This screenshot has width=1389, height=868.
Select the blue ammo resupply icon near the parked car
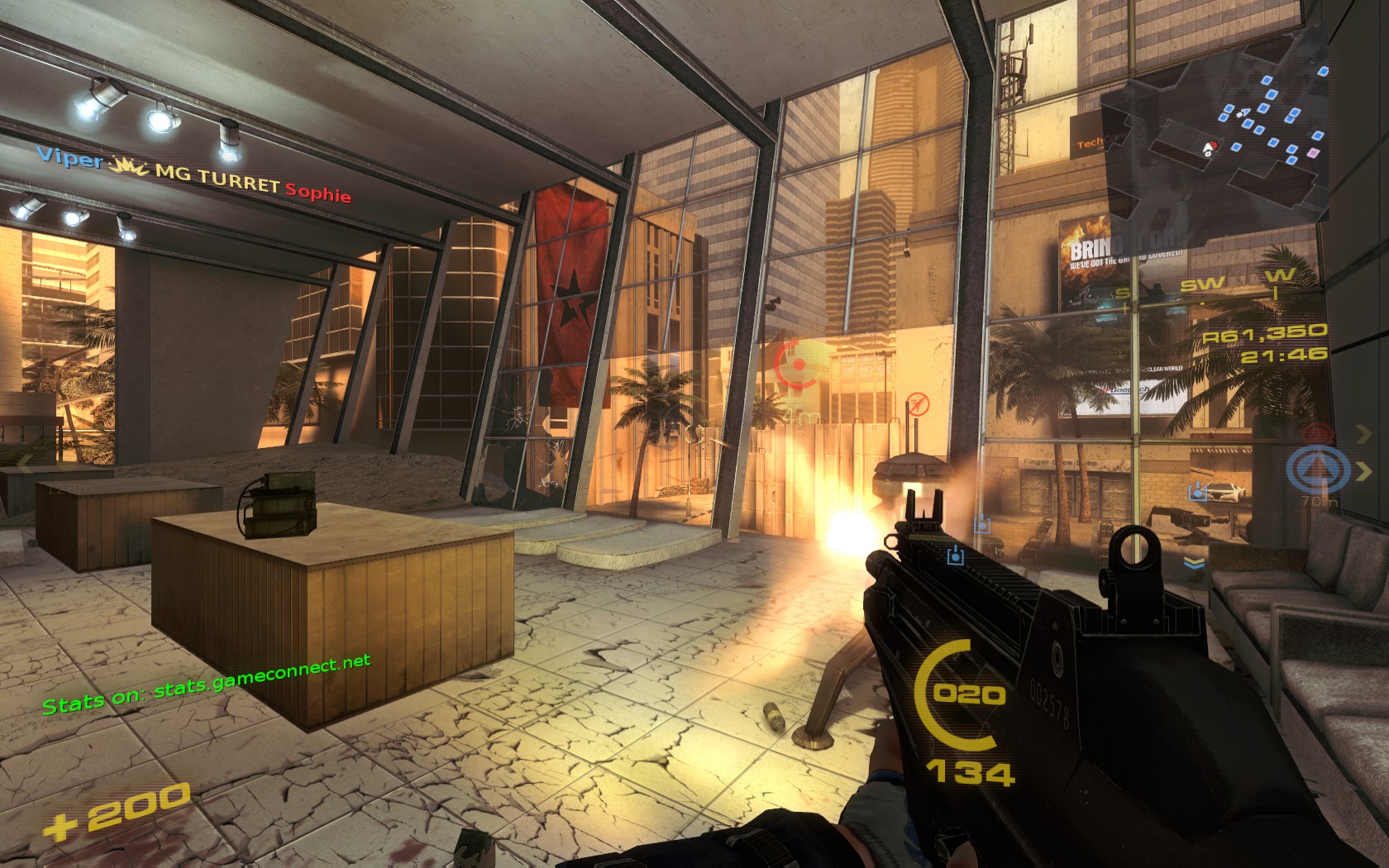[1198, 492]
